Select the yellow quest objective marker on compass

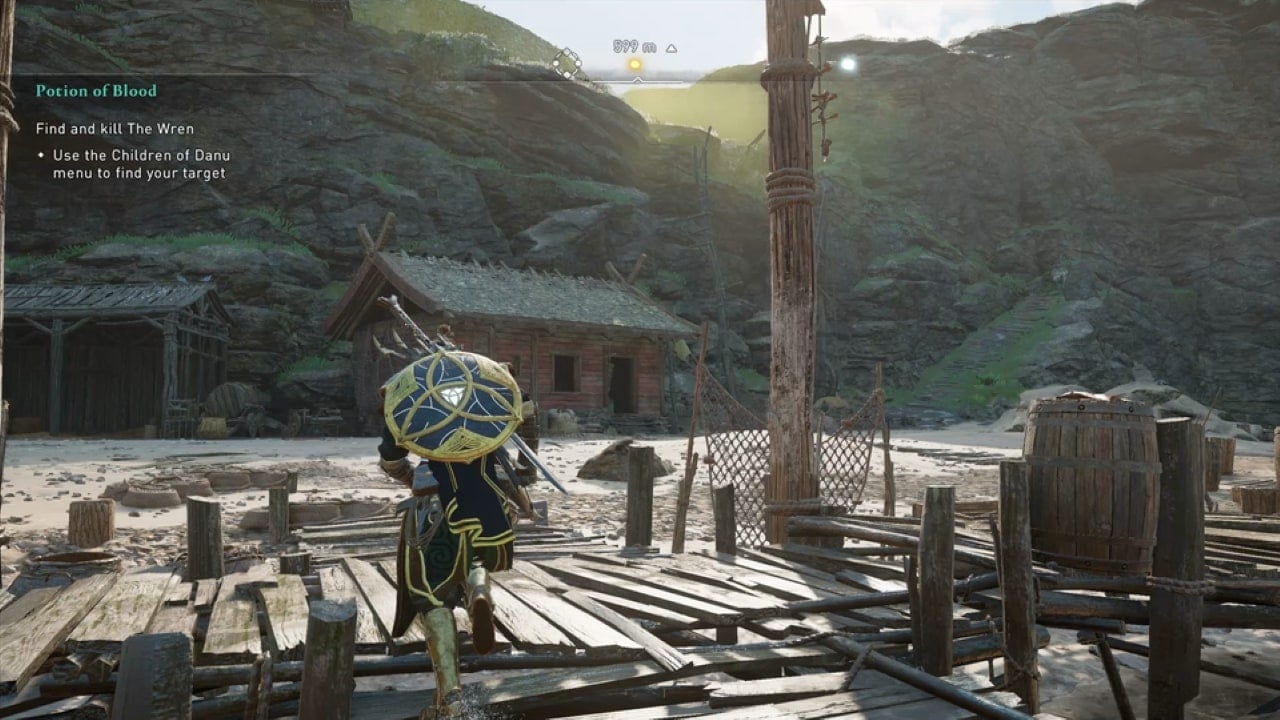click(x=635, y=63)
